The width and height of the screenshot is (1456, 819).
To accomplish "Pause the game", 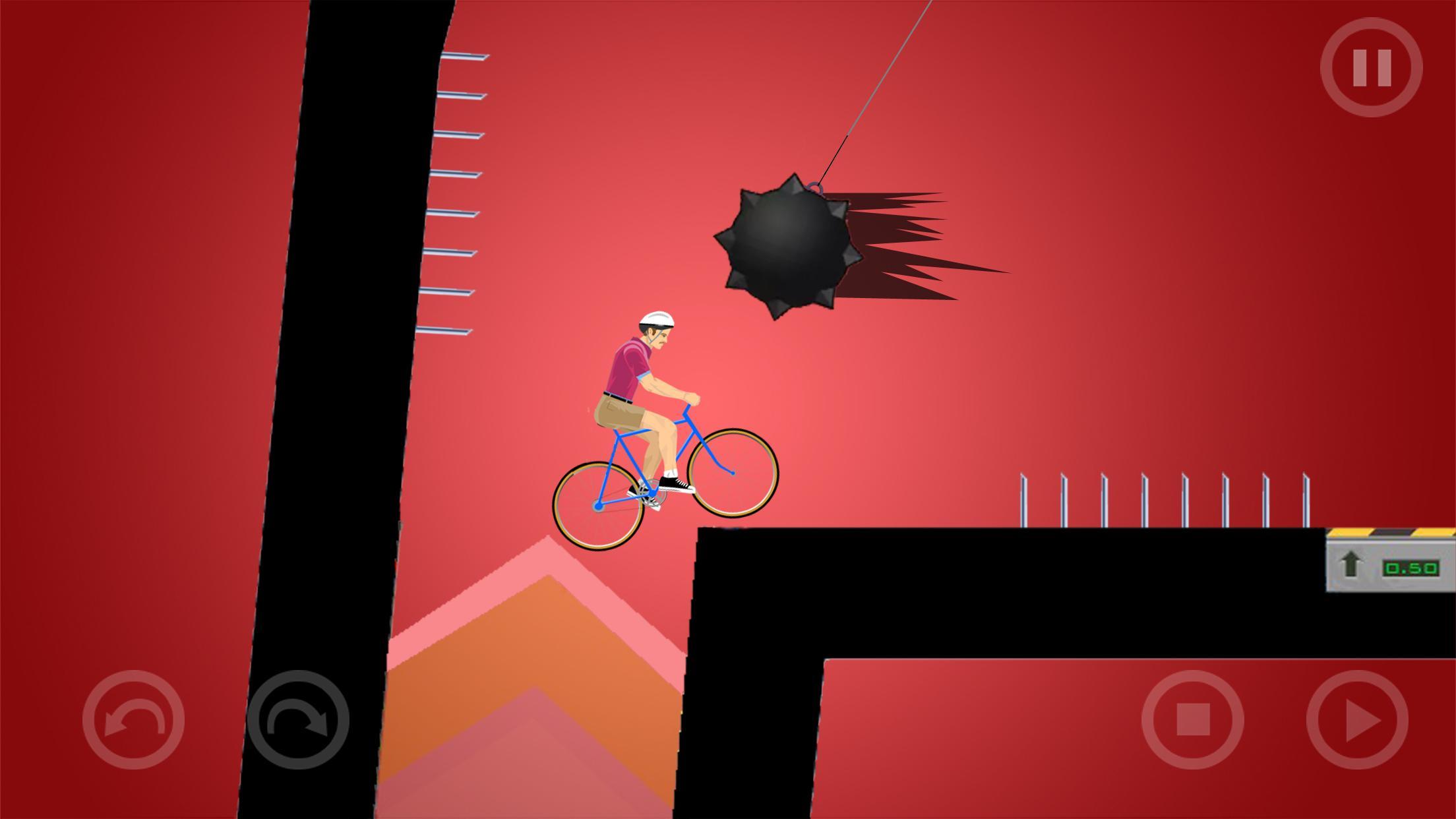I will (1371, 67).
